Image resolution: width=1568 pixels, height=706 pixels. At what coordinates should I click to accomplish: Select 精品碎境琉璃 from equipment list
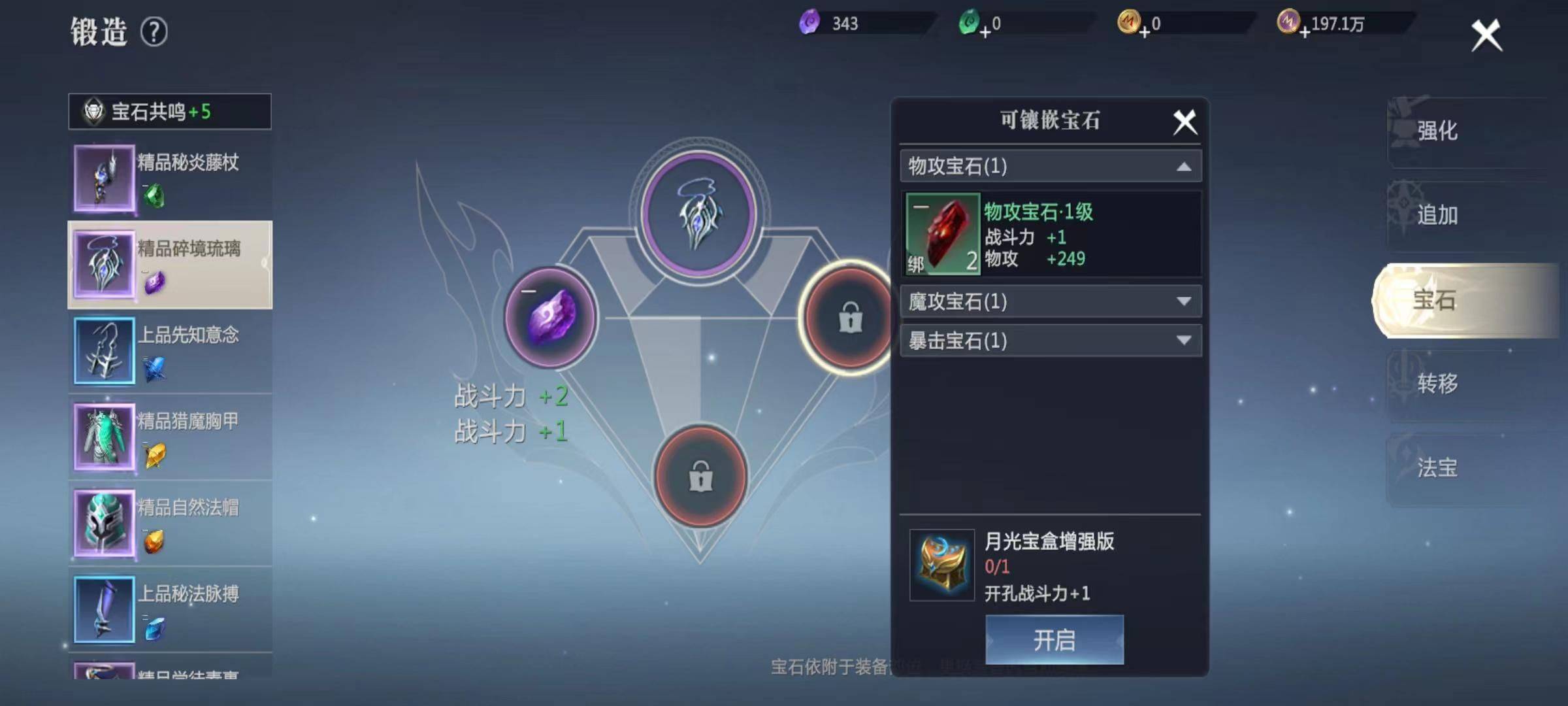click(x=169, y=263)
